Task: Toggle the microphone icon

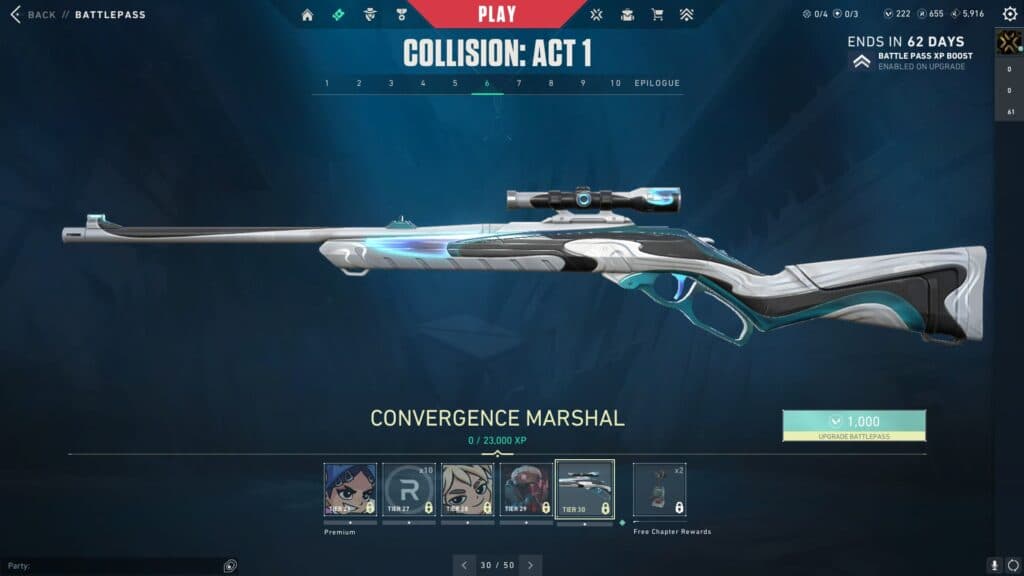Action: click(x=995, y=565)
